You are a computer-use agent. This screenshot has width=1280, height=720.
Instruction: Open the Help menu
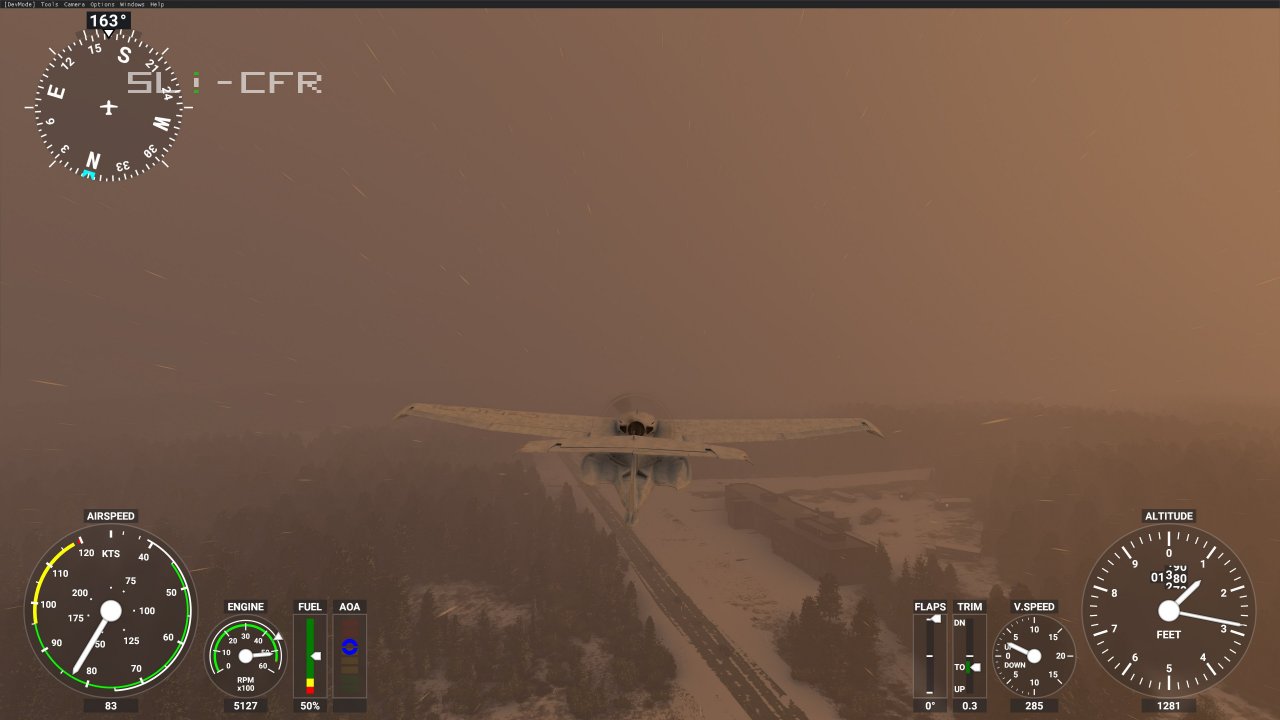[158, 4]
